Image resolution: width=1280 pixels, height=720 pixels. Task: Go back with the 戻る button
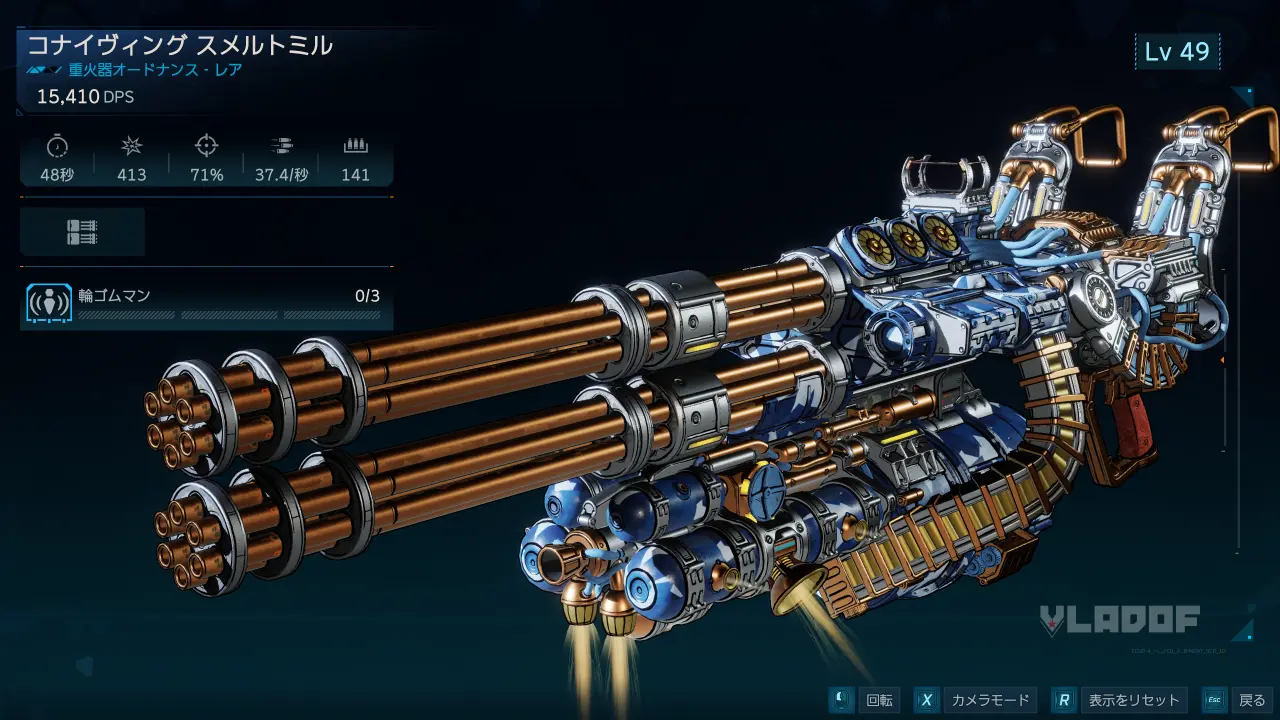(1238, 700)
